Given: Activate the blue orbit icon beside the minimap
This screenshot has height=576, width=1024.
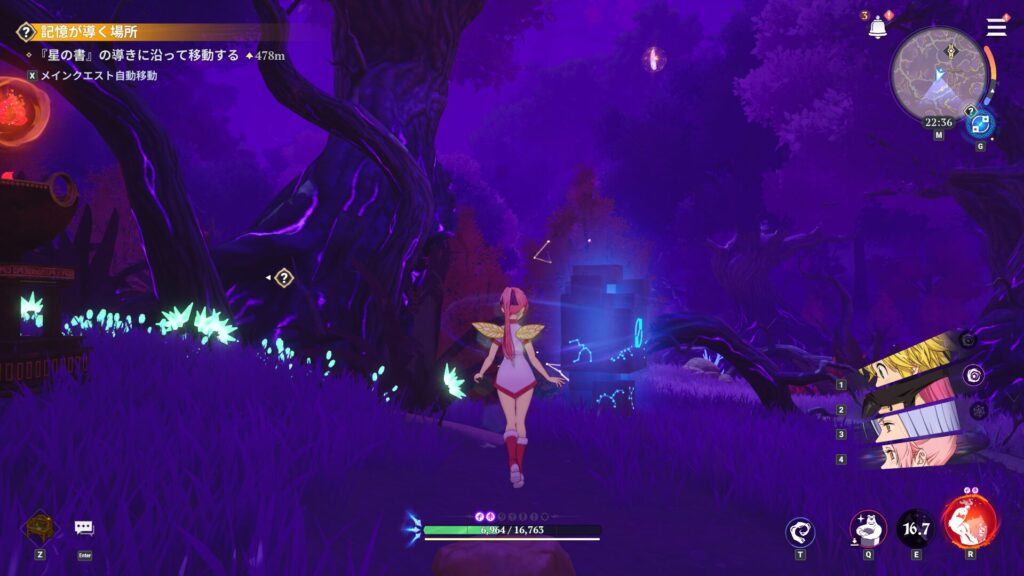Looking at the screenshot, I should 979,124.
